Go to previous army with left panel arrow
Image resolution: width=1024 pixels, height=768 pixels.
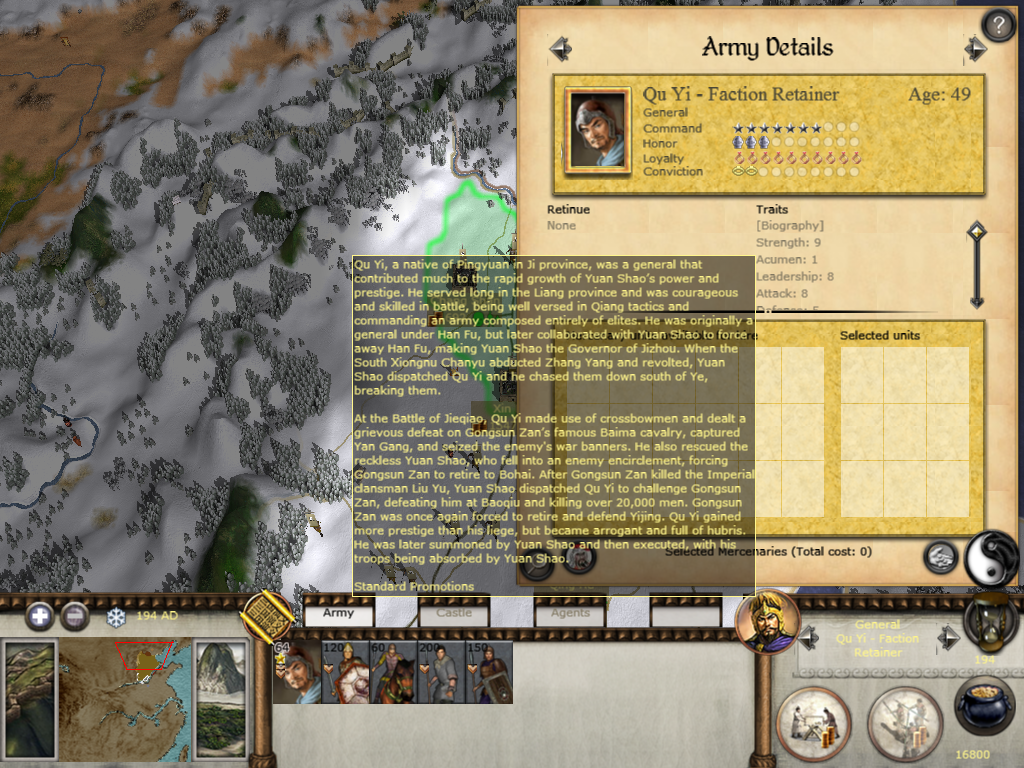[560, 48]
